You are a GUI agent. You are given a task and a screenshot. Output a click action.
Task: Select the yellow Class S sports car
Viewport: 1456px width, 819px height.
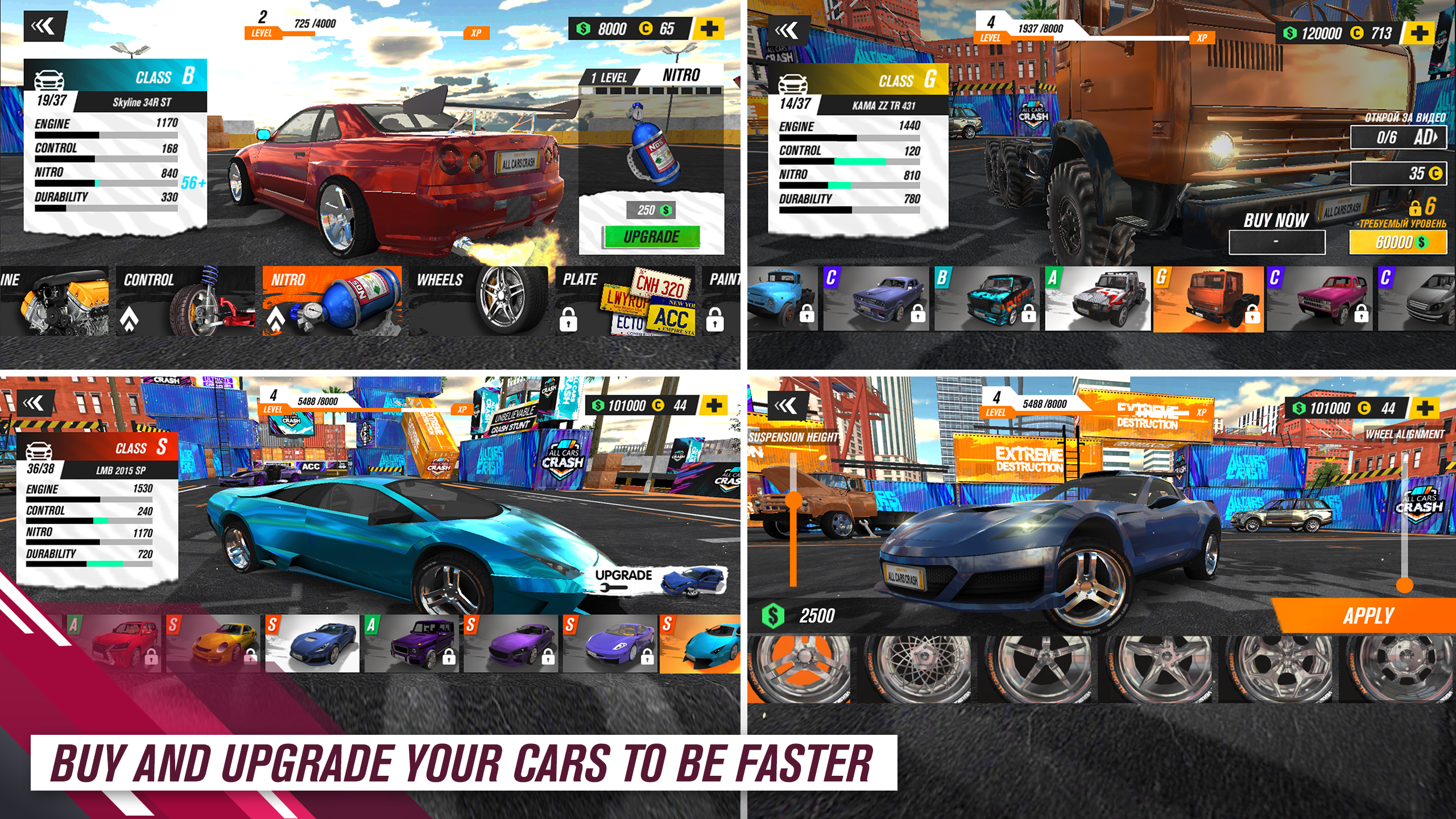[x=213, y=644]
